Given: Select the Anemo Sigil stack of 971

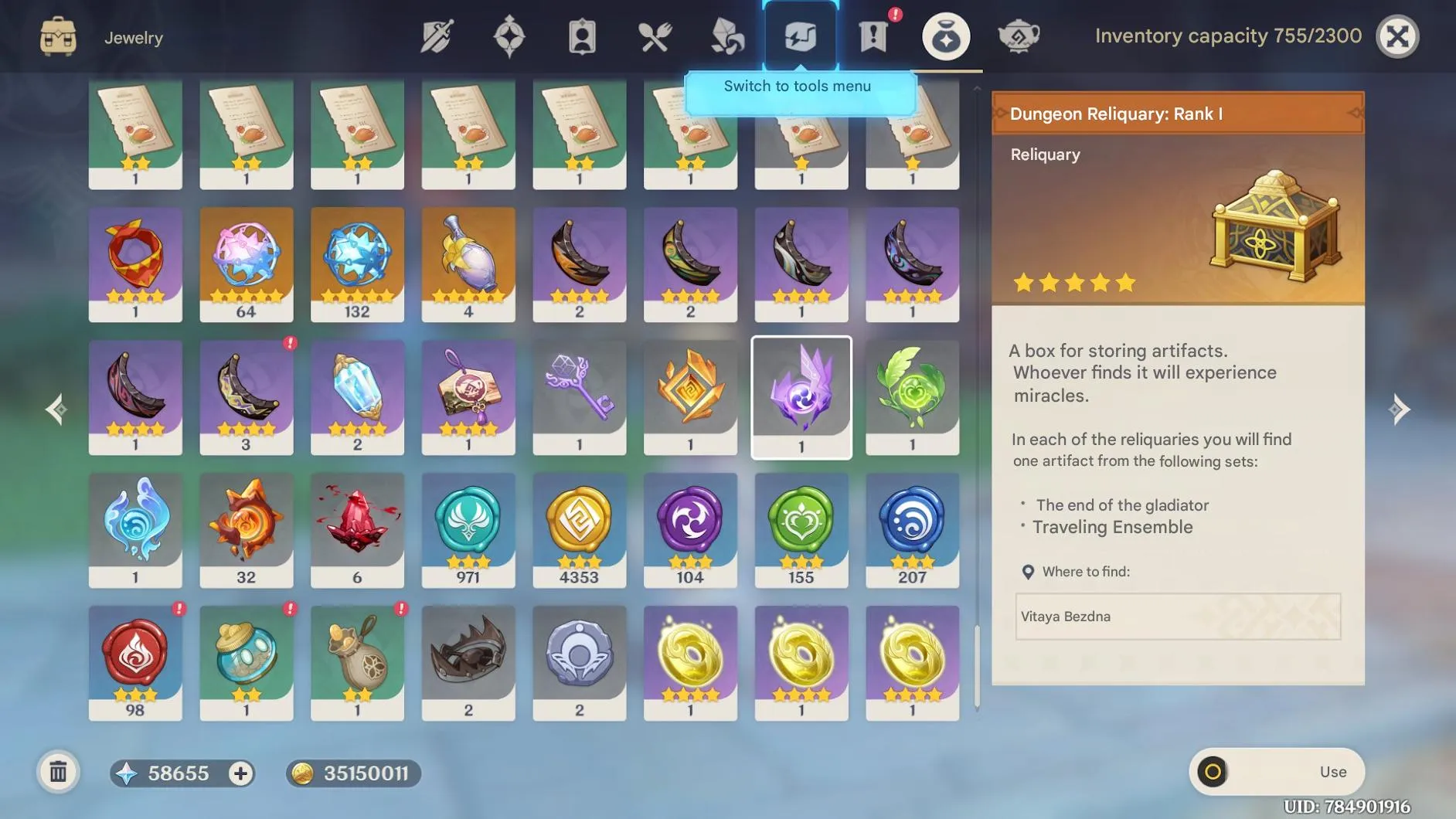Looking at the screenshot, I should tap(468, 529).
